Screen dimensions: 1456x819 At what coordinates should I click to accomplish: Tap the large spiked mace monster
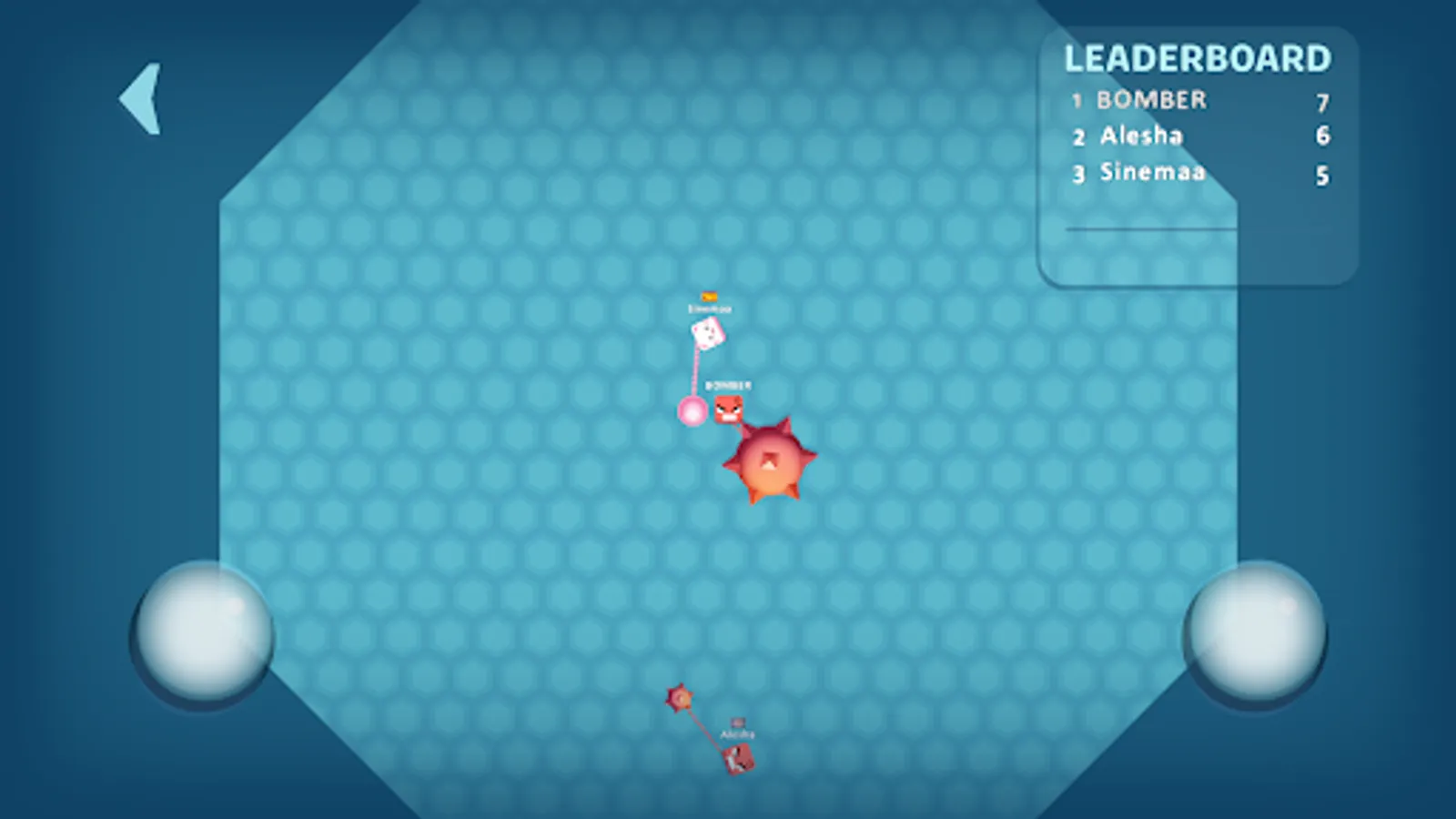point(772,460)
